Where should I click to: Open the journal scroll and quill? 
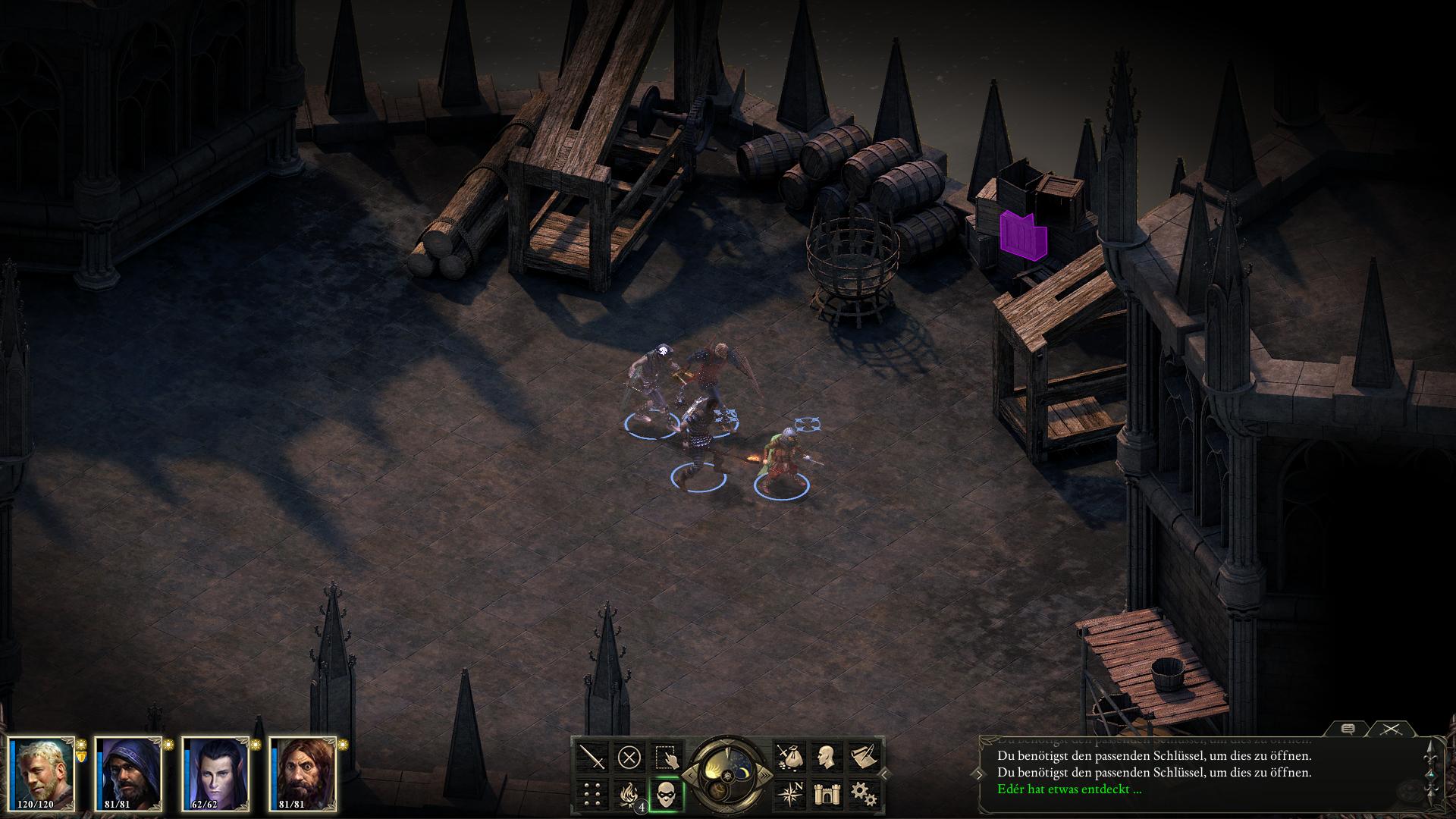pos(863,757)
